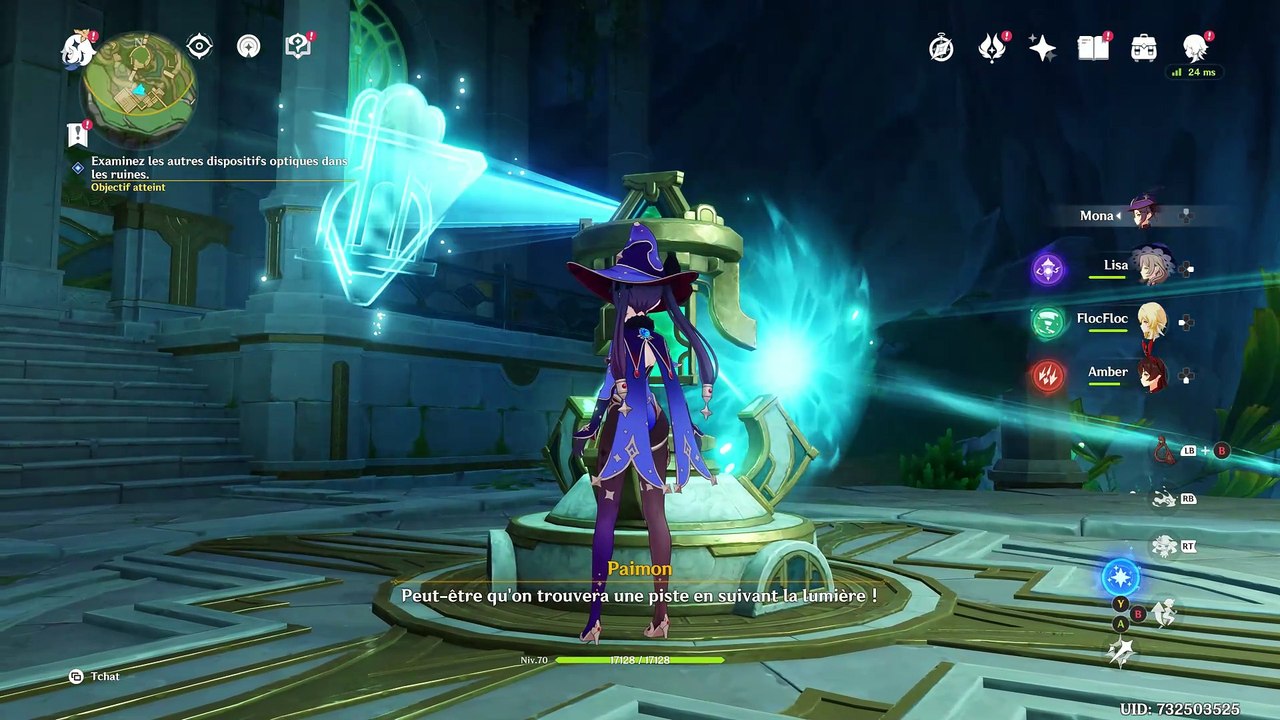1280x720 pixels.
Task: Switch to party member FlocFloc
Action: tap(1150, 320)
